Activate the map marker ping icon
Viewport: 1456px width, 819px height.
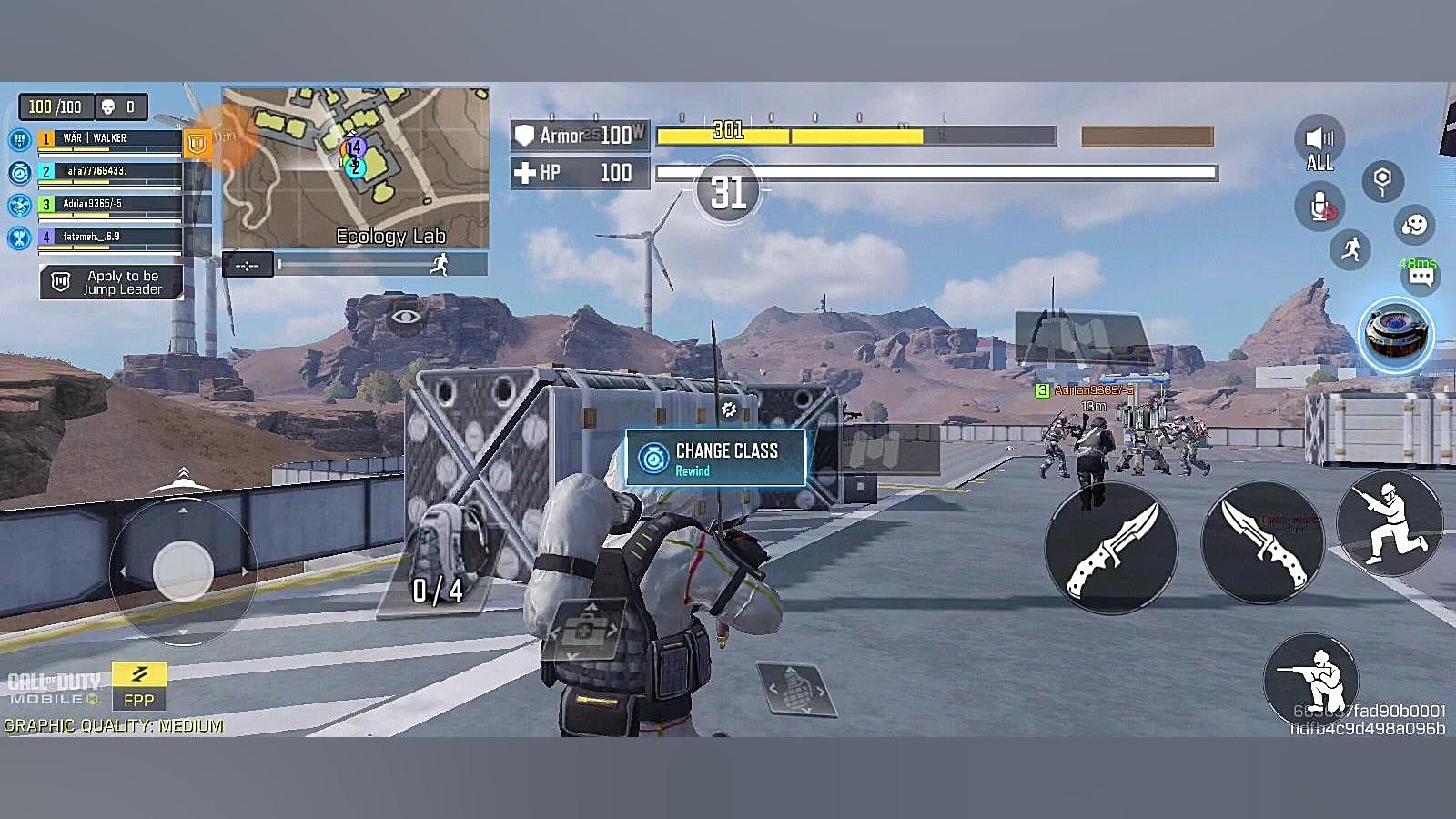1382,181
